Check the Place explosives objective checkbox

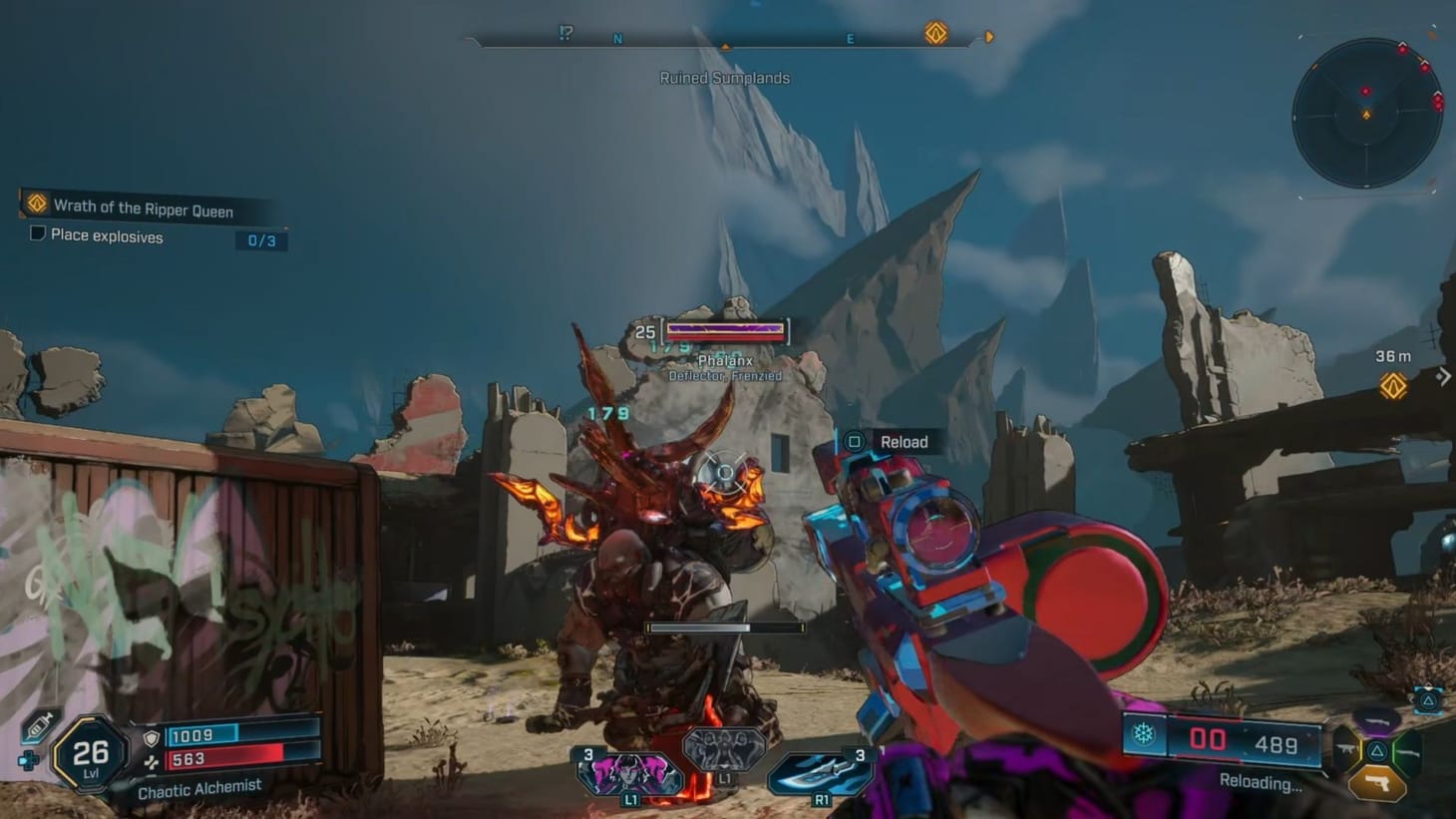(36, 231)
